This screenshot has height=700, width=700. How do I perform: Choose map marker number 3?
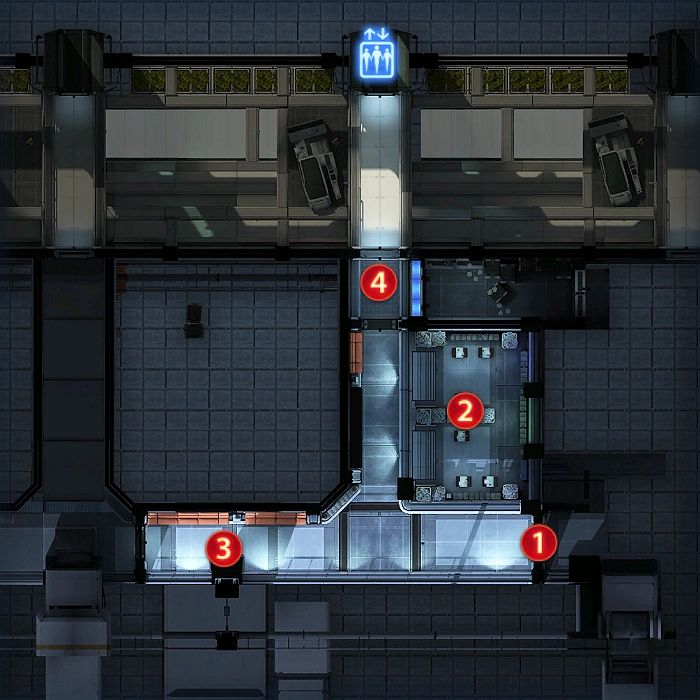pos(222,547)
